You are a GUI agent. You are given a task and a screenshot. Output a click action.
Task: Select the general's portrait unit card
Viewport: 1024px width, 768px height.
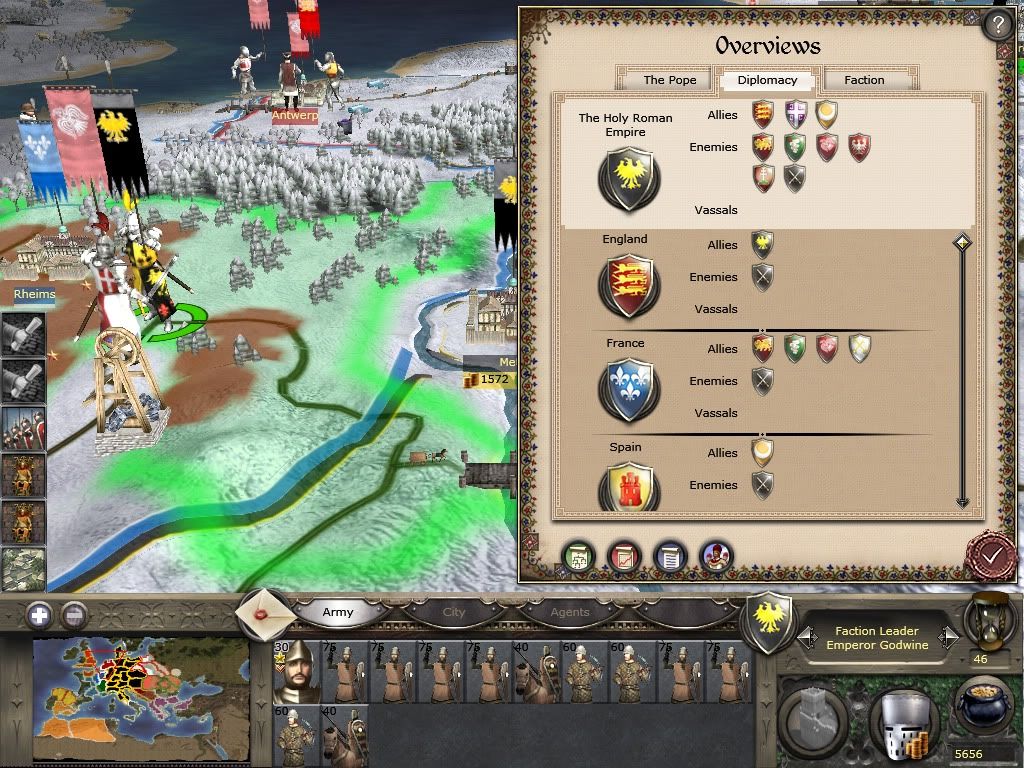296,672
